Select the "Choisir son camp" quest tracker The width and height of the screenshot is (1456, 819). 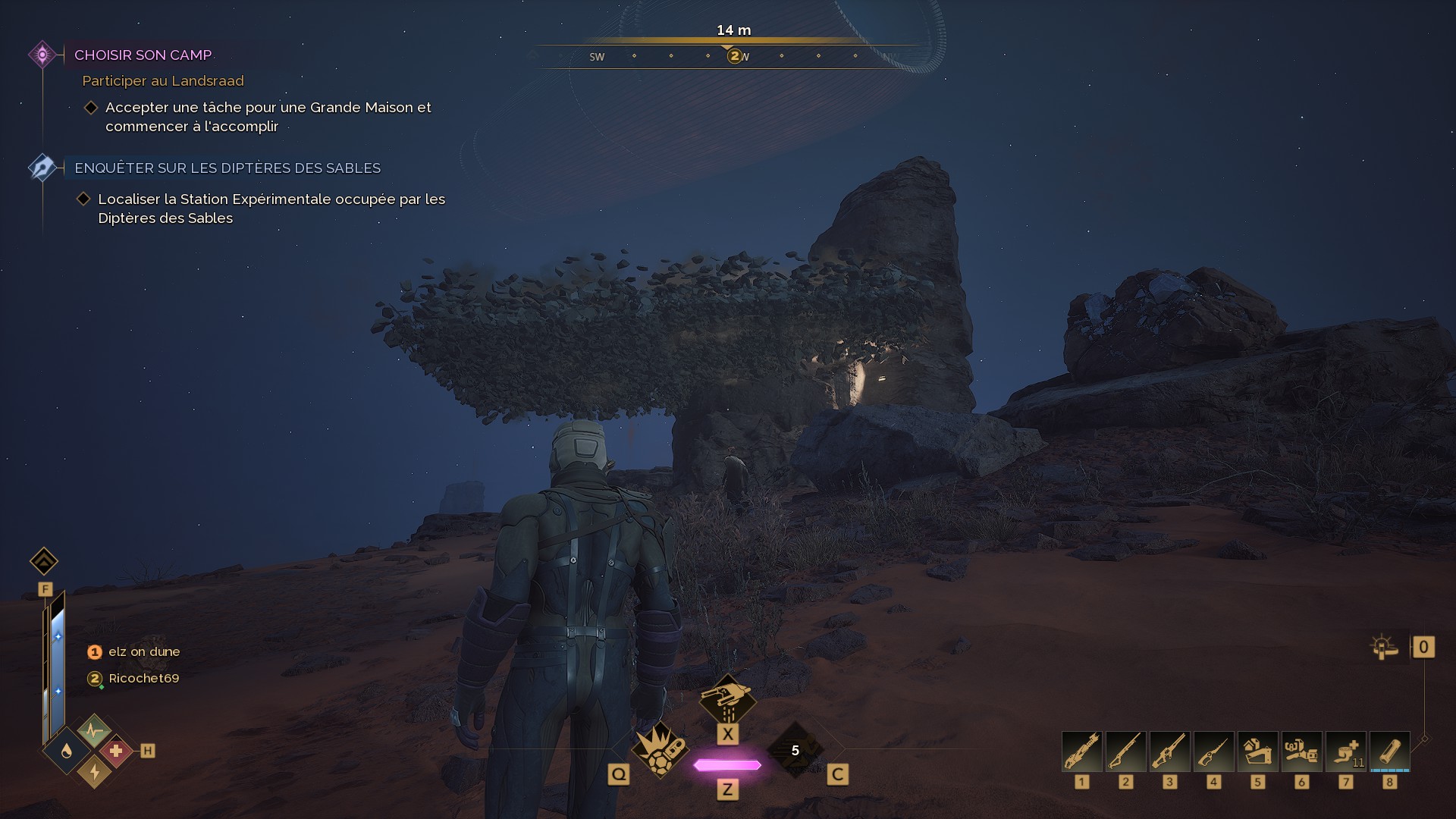tap(143, 55)
